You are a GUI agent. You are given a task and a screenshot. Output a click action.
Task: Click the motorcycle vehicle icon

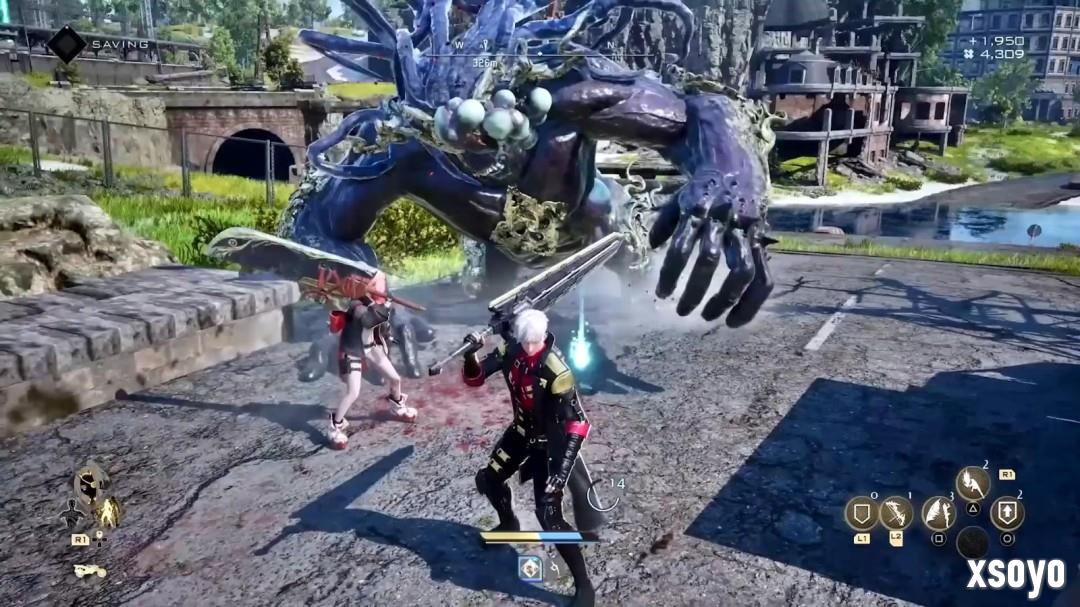(90, 571)
